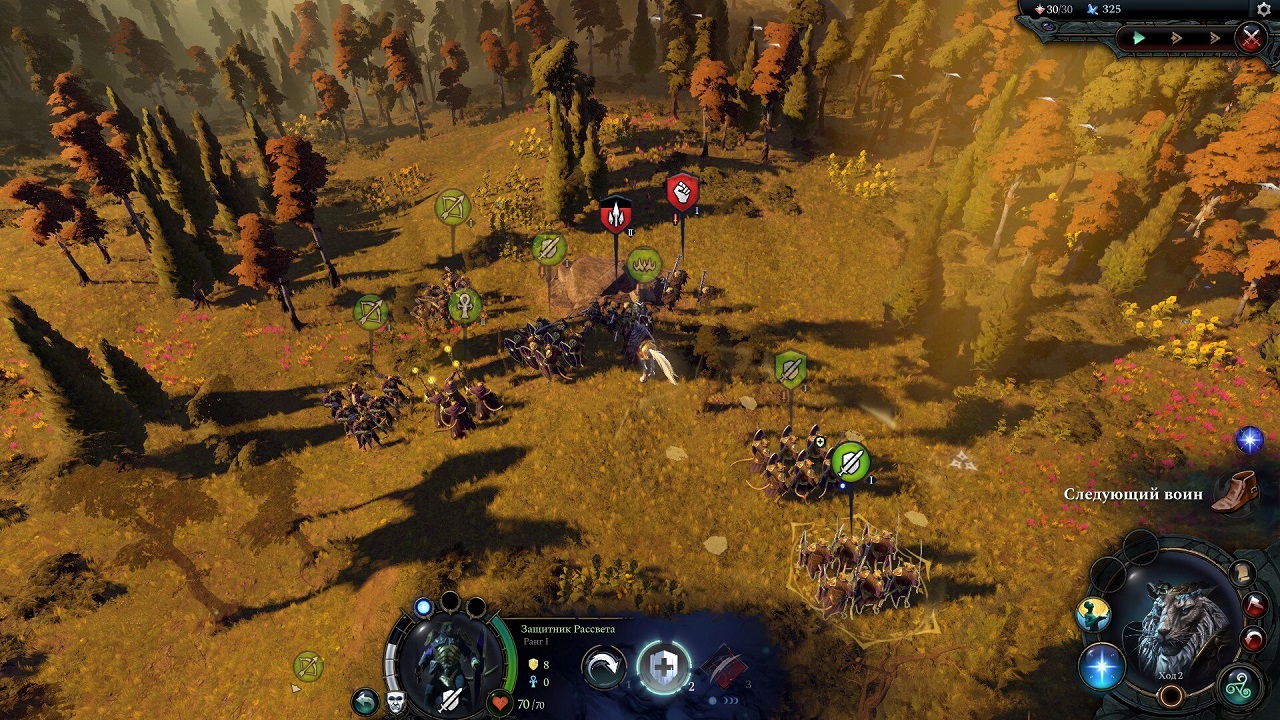Image resolution: width=1280 pixels, height=720 pixels.
Task: Toggle the mask icon on the unit panel
Action: (x=395, y=701)
